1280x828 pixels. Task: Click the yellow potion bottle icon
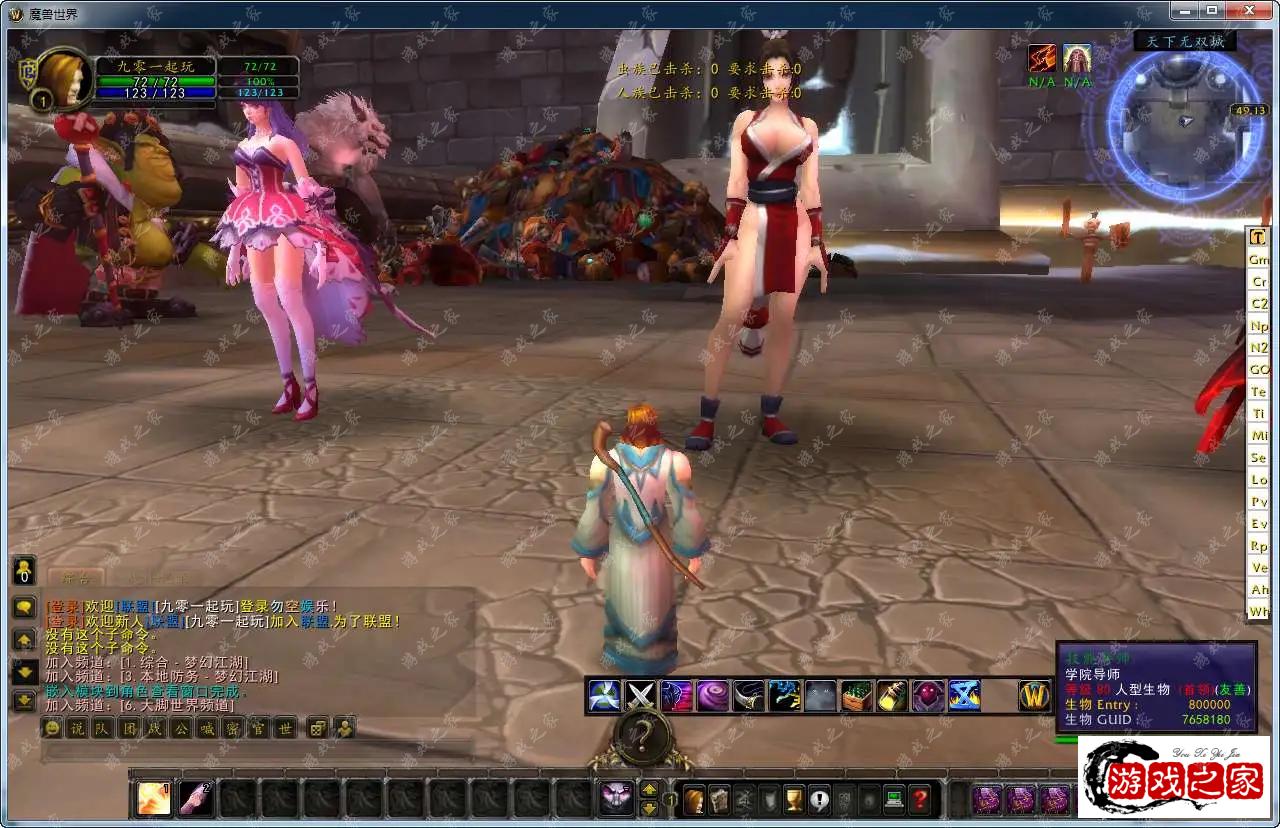(x=892, y=695)
